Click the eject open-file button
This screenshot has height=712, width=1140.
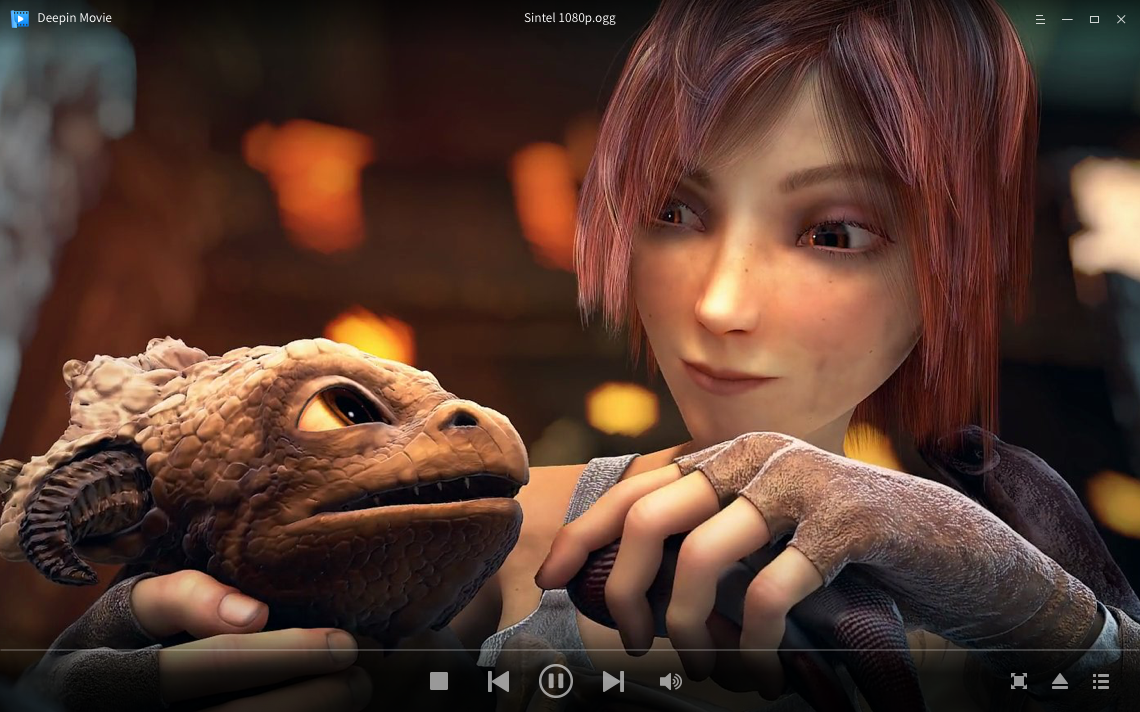(x=1060, y=681)
